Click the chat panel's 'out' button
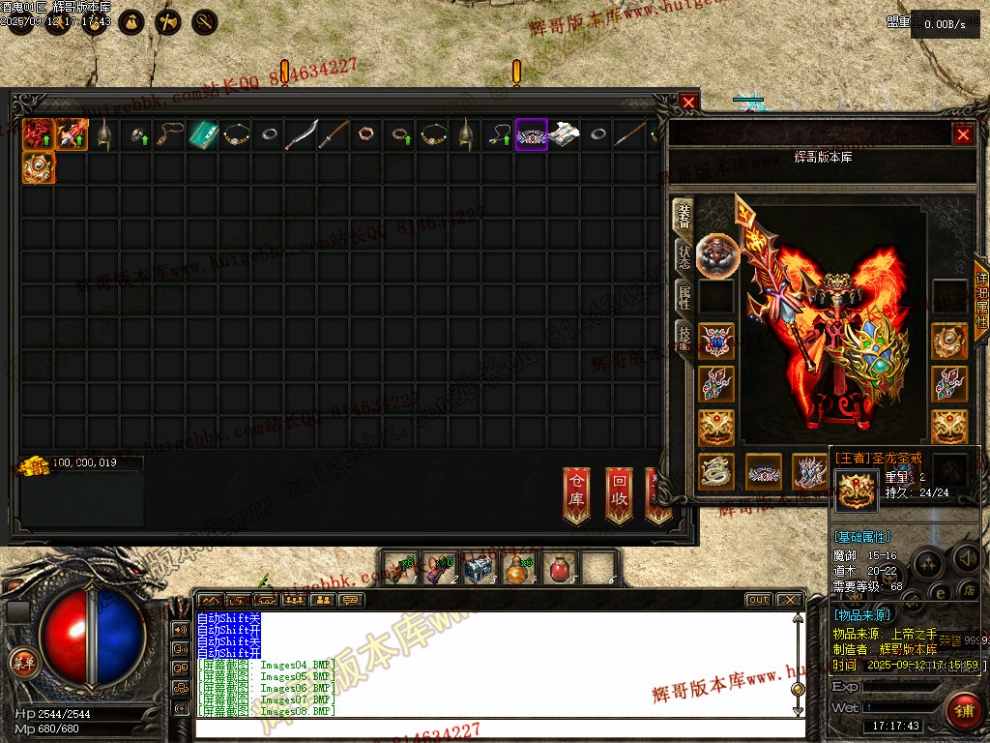Viewport: 990px width, 743px height. 758,600
